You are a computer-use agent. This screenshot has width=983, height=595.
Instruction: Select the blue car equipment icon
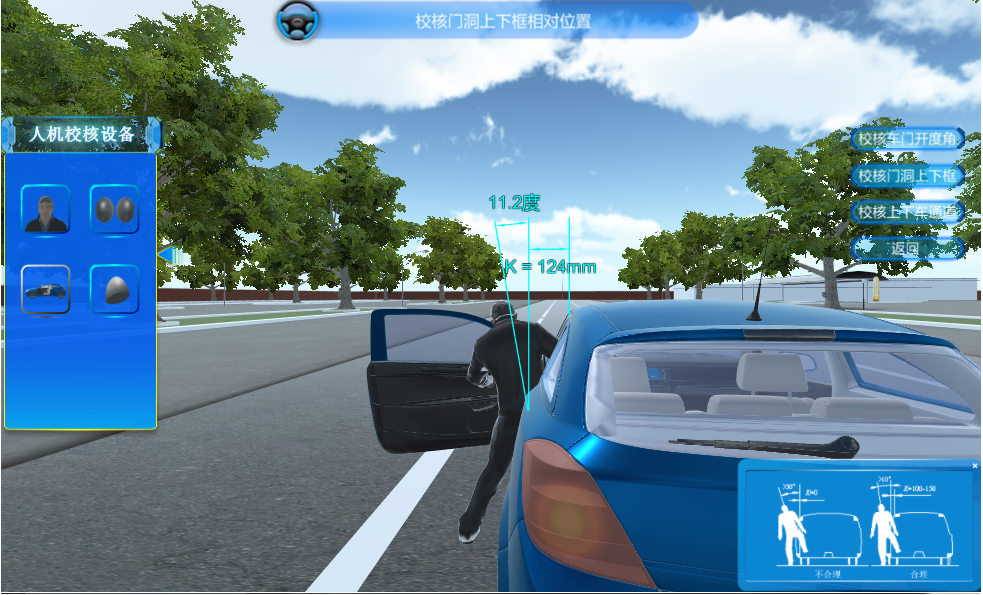pos(45,289)
